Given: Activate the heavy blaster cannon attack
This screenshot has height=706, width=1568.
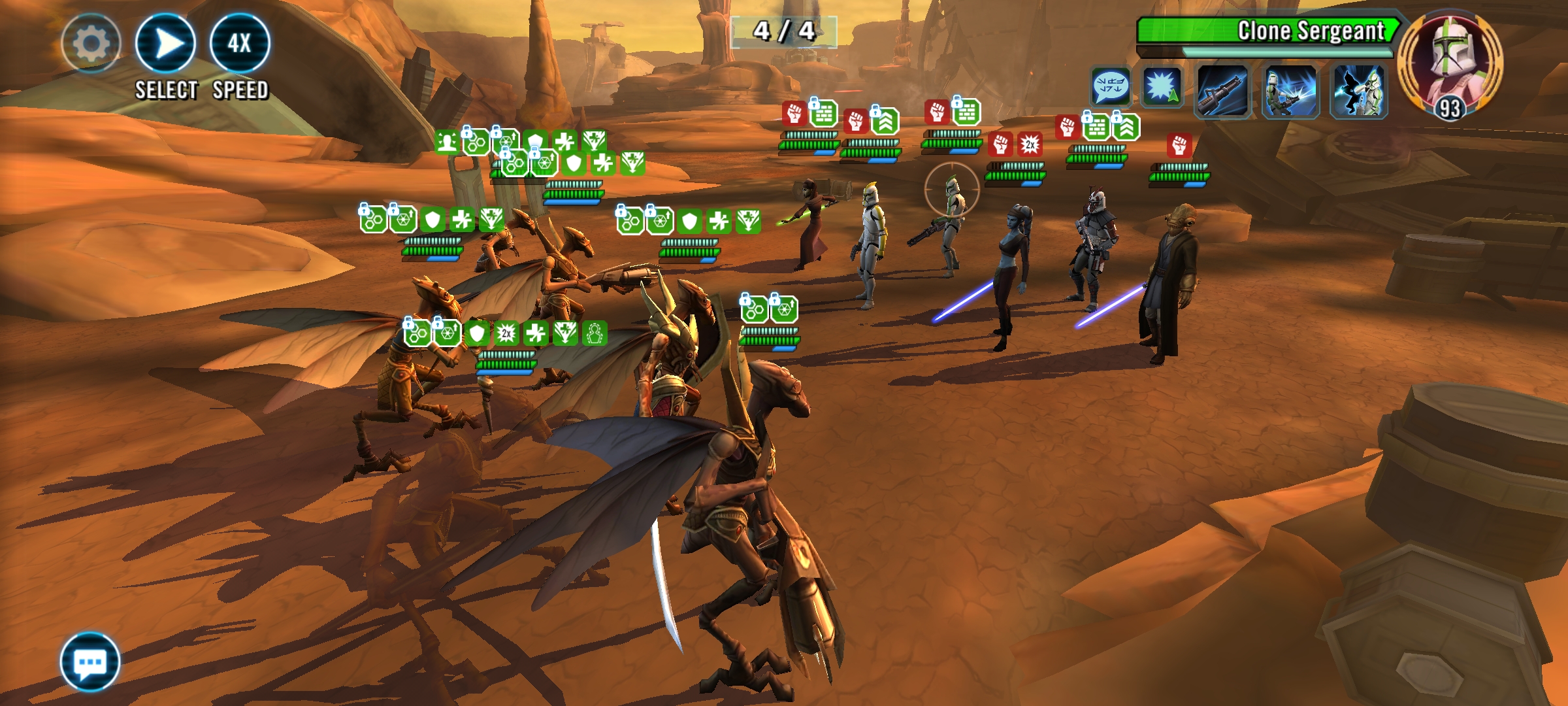Looking at the screenshot, I should 1222,92.
